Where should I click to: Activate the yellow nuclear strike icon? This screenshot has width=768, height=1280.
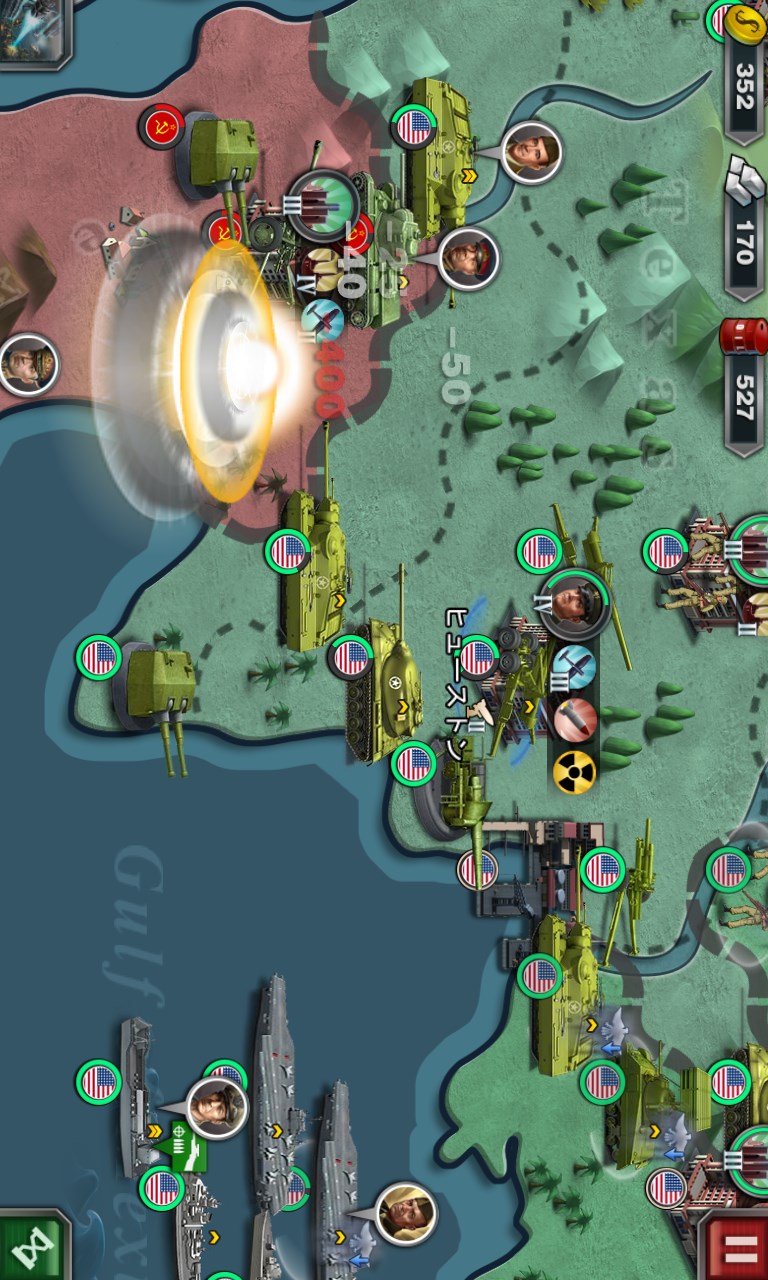click(x=574, y=771)
